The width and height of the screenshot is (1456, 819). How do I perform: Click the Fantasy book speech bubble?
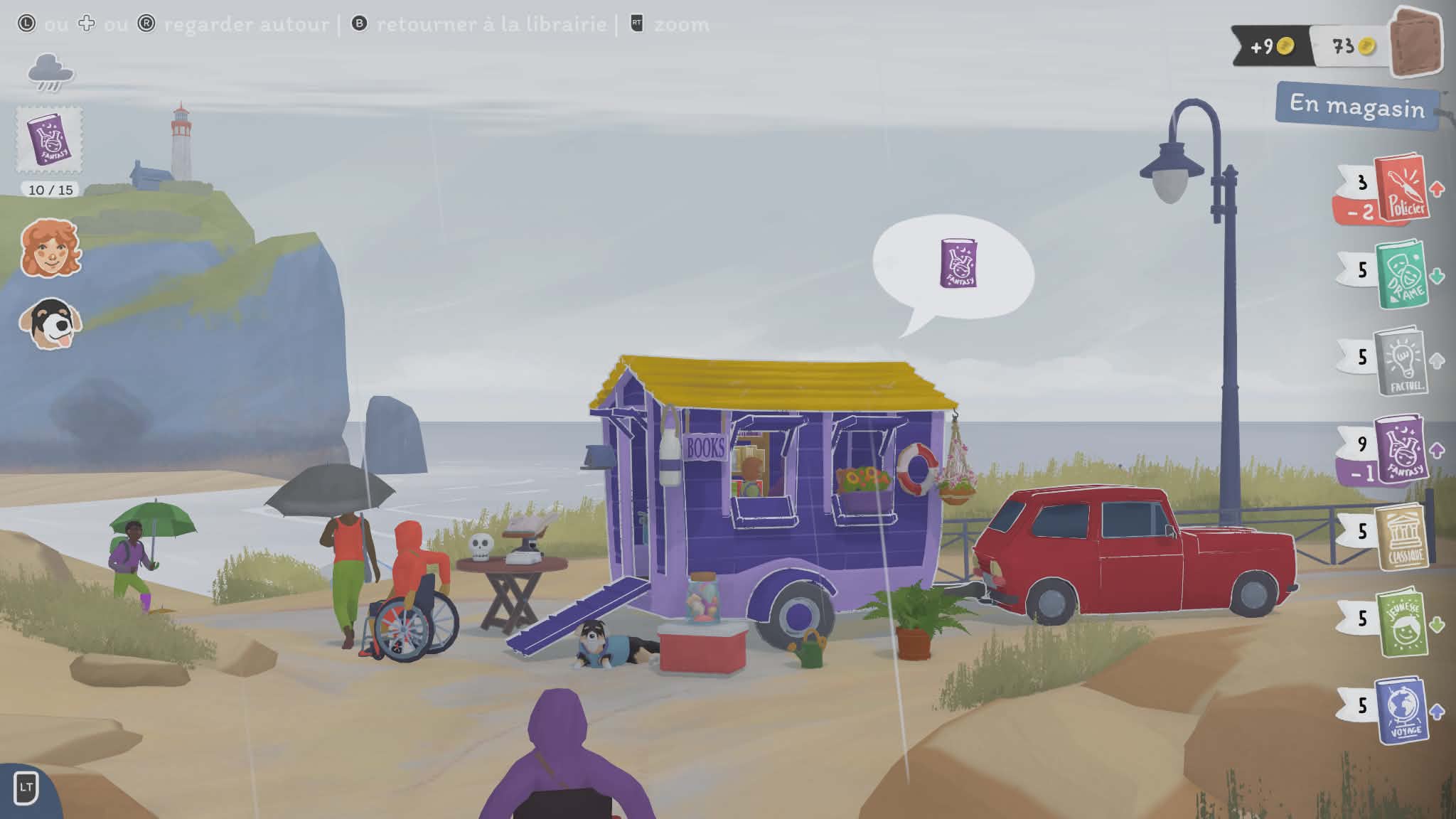pos(957,265)
